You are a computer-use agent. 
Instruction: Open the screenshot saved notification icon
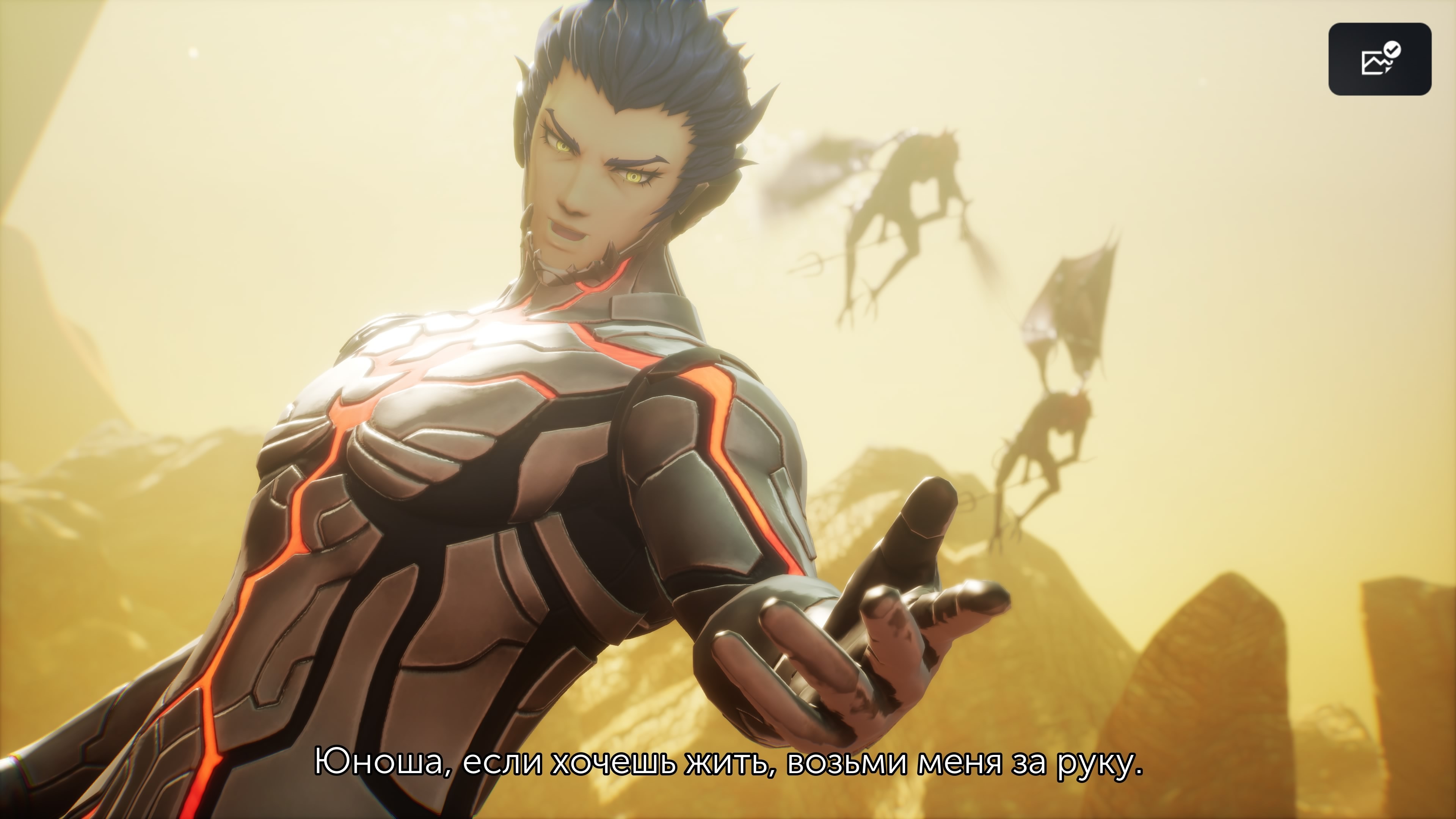(x=1379, y=59)
